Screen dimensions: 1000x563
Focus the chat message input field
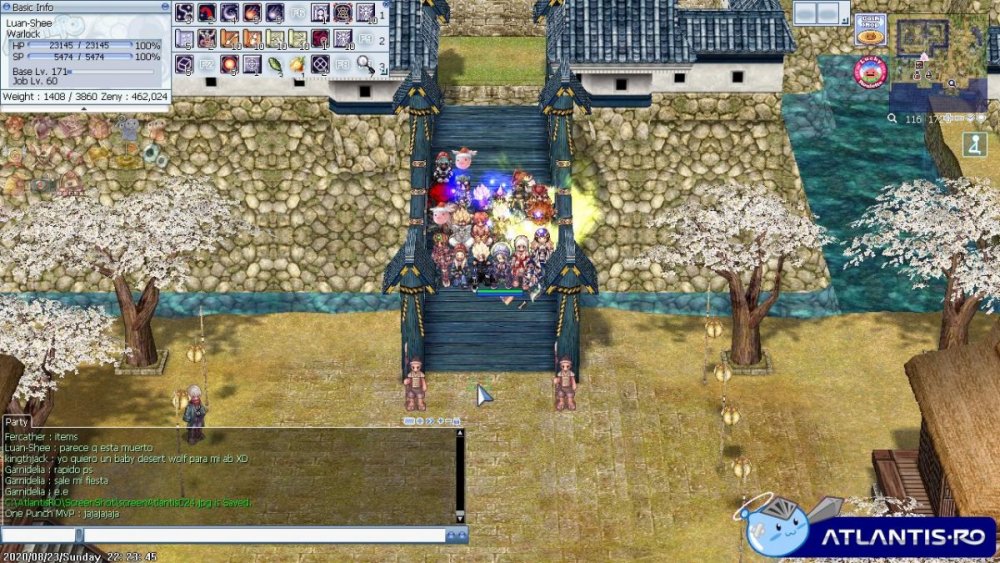click(x=260, y=536)
